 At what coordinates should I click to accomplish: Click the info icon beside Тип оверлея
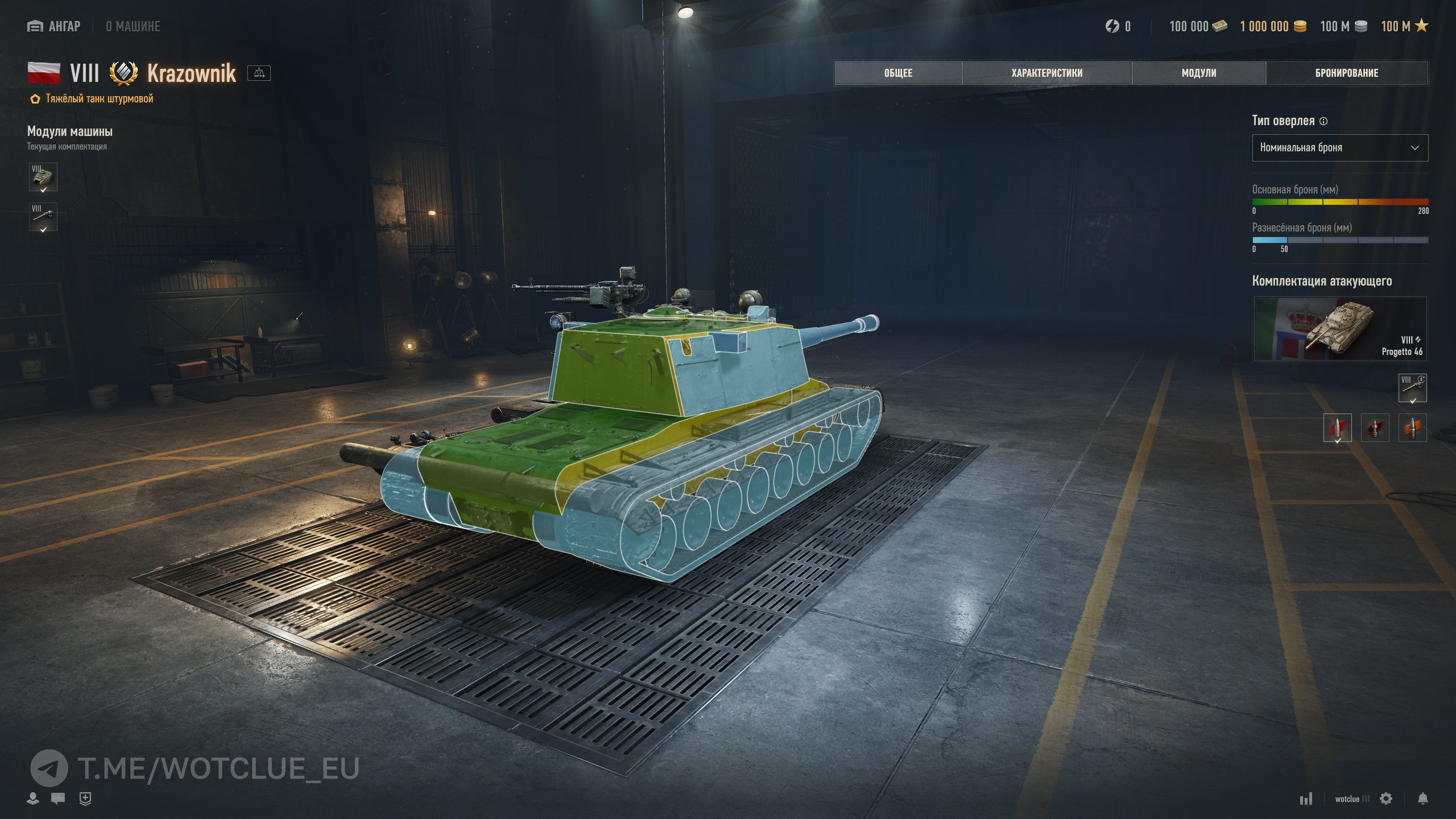[x=1323, y=121]
